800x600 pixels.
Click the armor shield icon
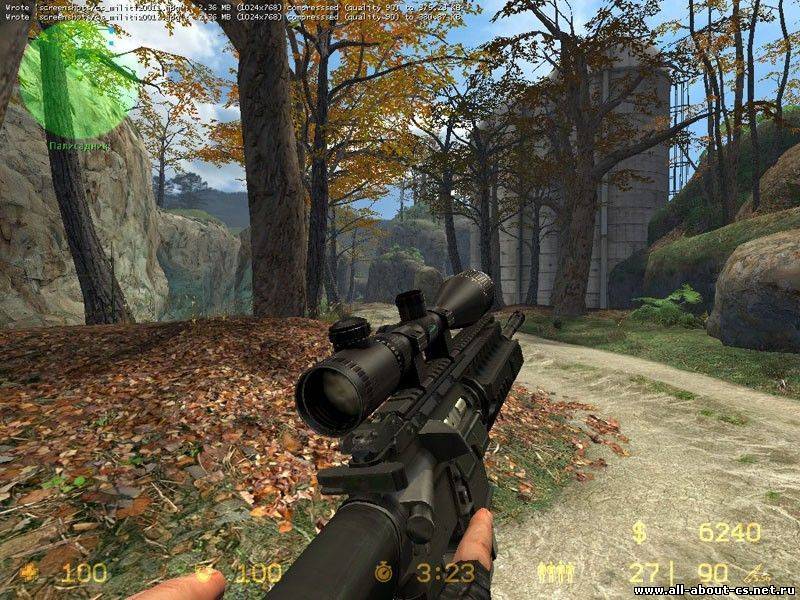206,572
